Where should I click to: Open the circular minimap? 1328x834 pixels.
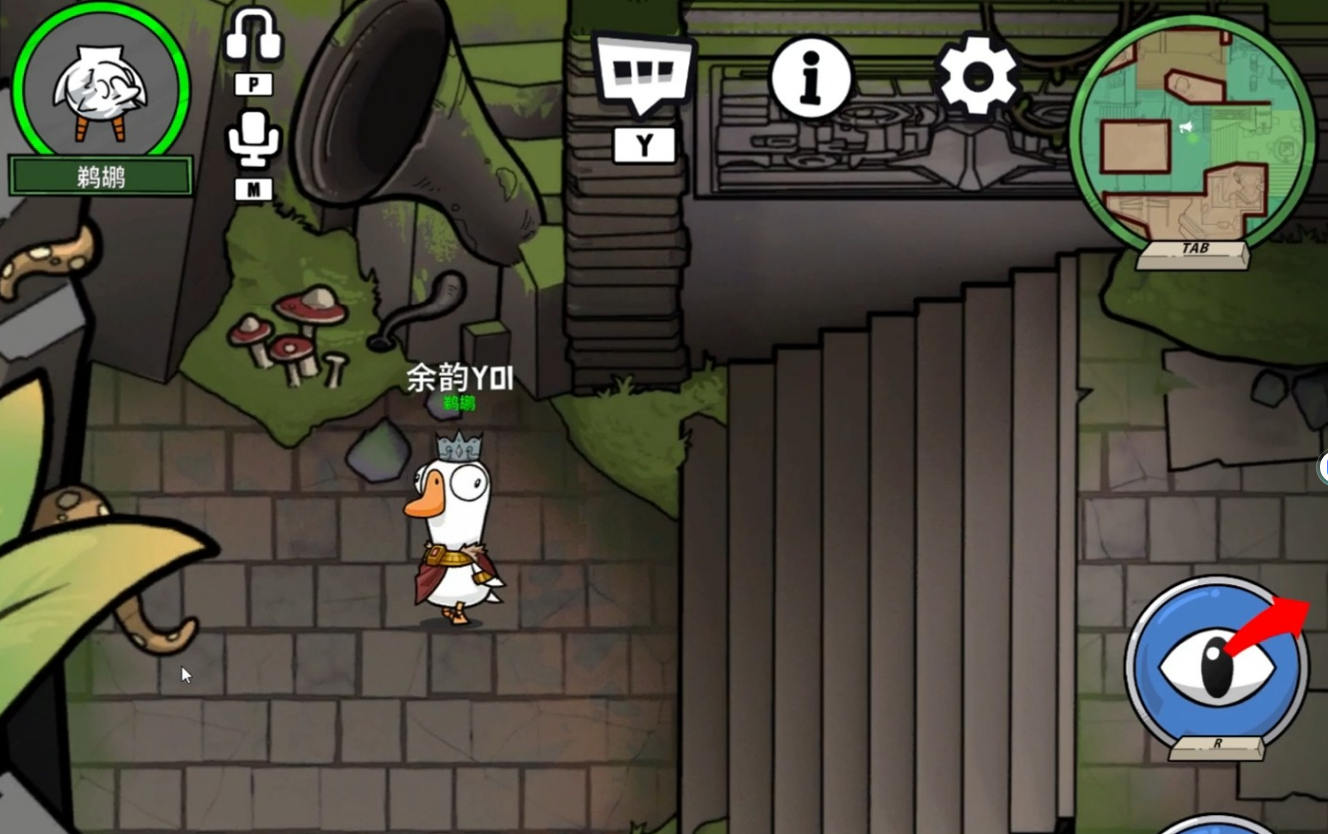(x=1192, y=132)
